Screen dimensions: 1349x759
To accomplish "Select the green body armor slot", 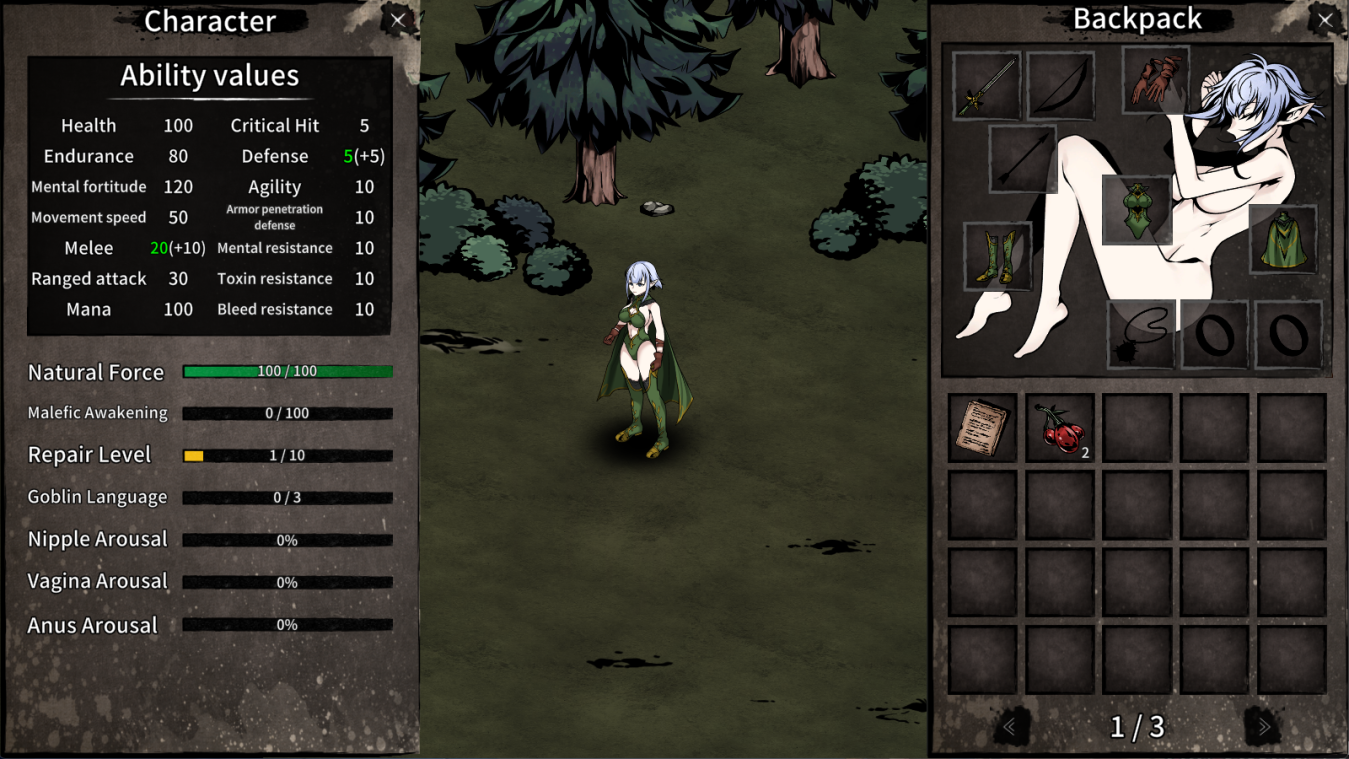I will tap(1136, 210).
